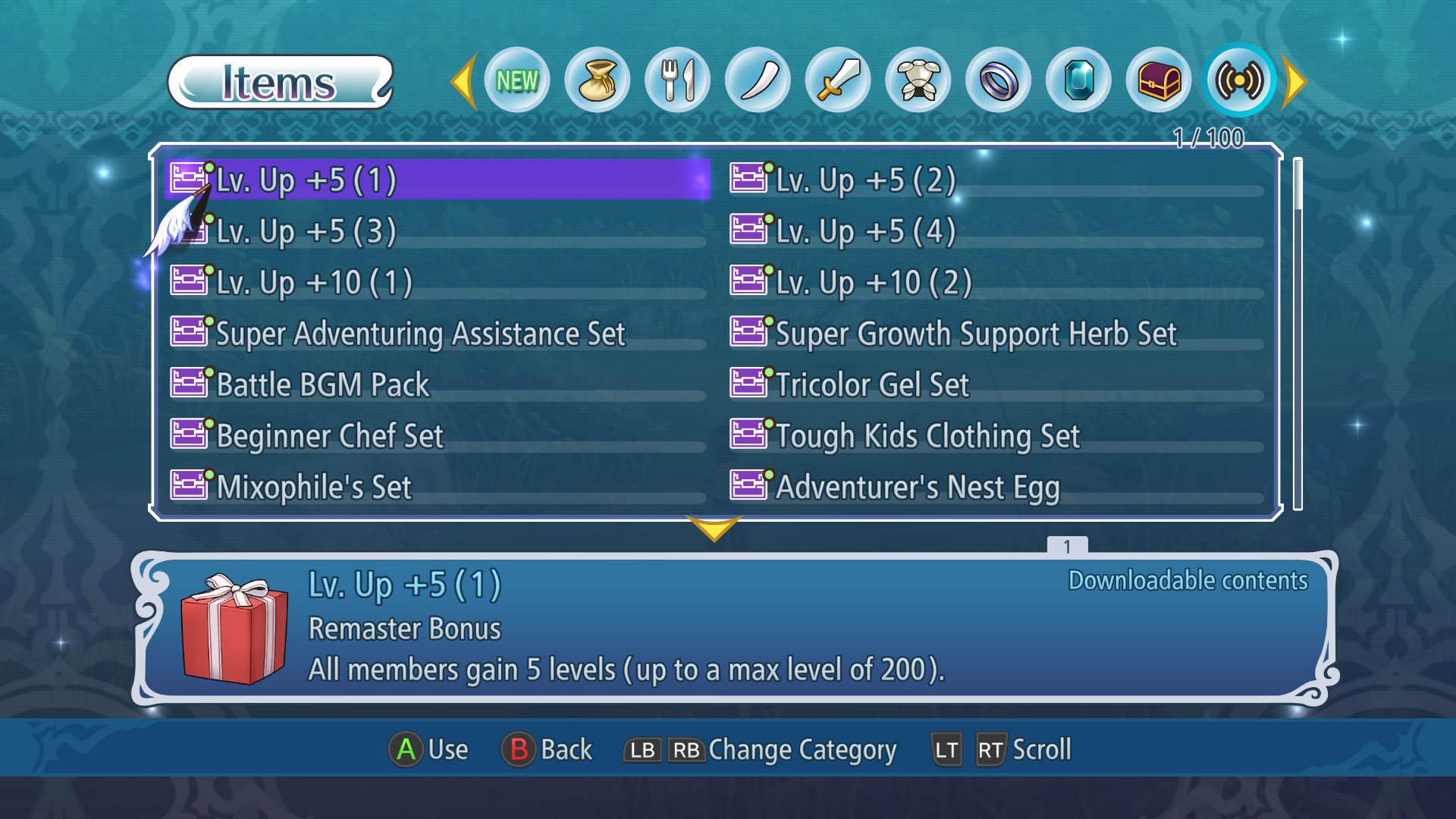This screenshot has height=819, width=1456.
Task: Open the treasure chest valuables category icon
Action: [1159, 80]
